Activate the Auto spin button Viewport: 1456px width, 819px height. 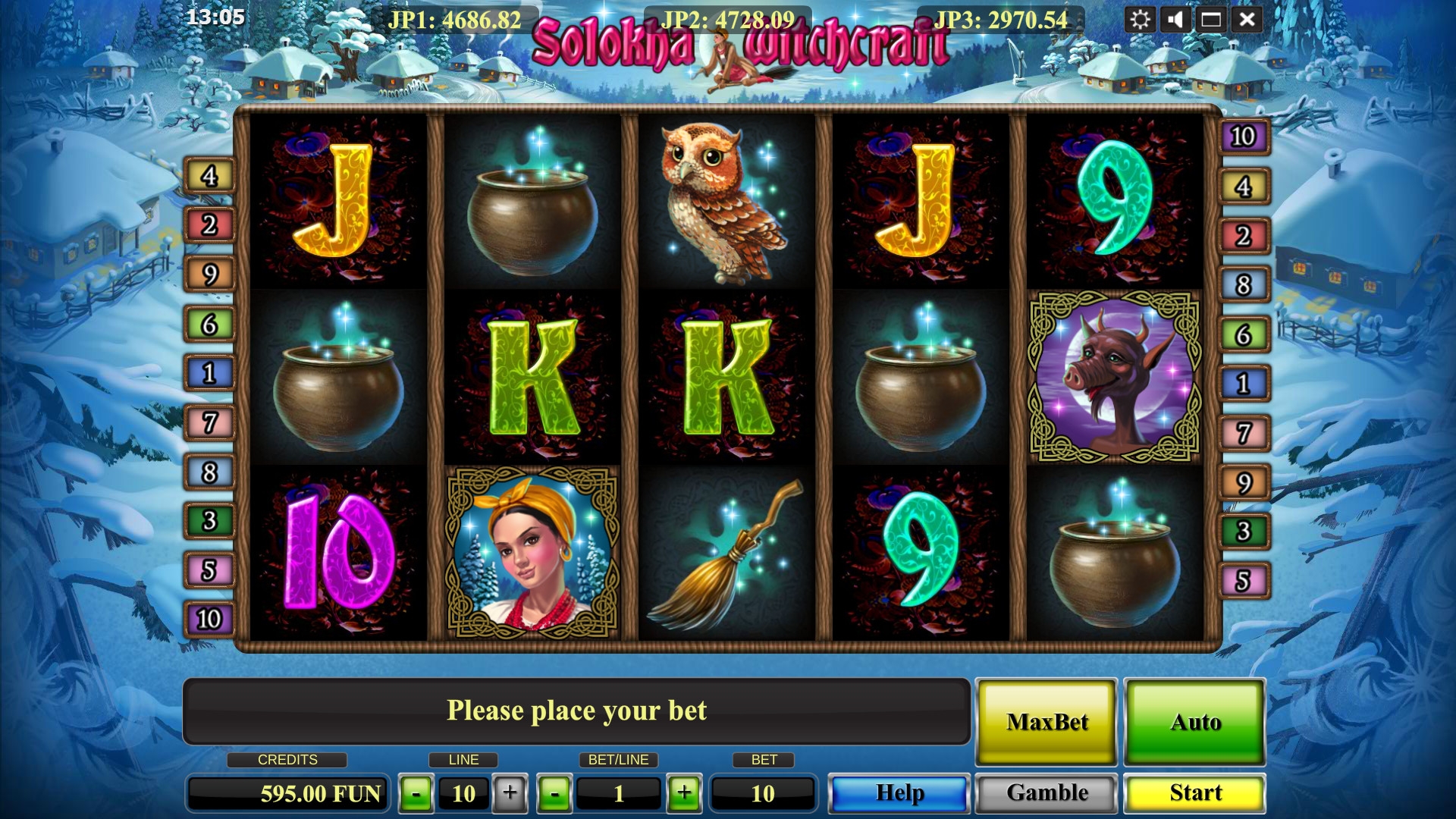tap(1194, 722)
